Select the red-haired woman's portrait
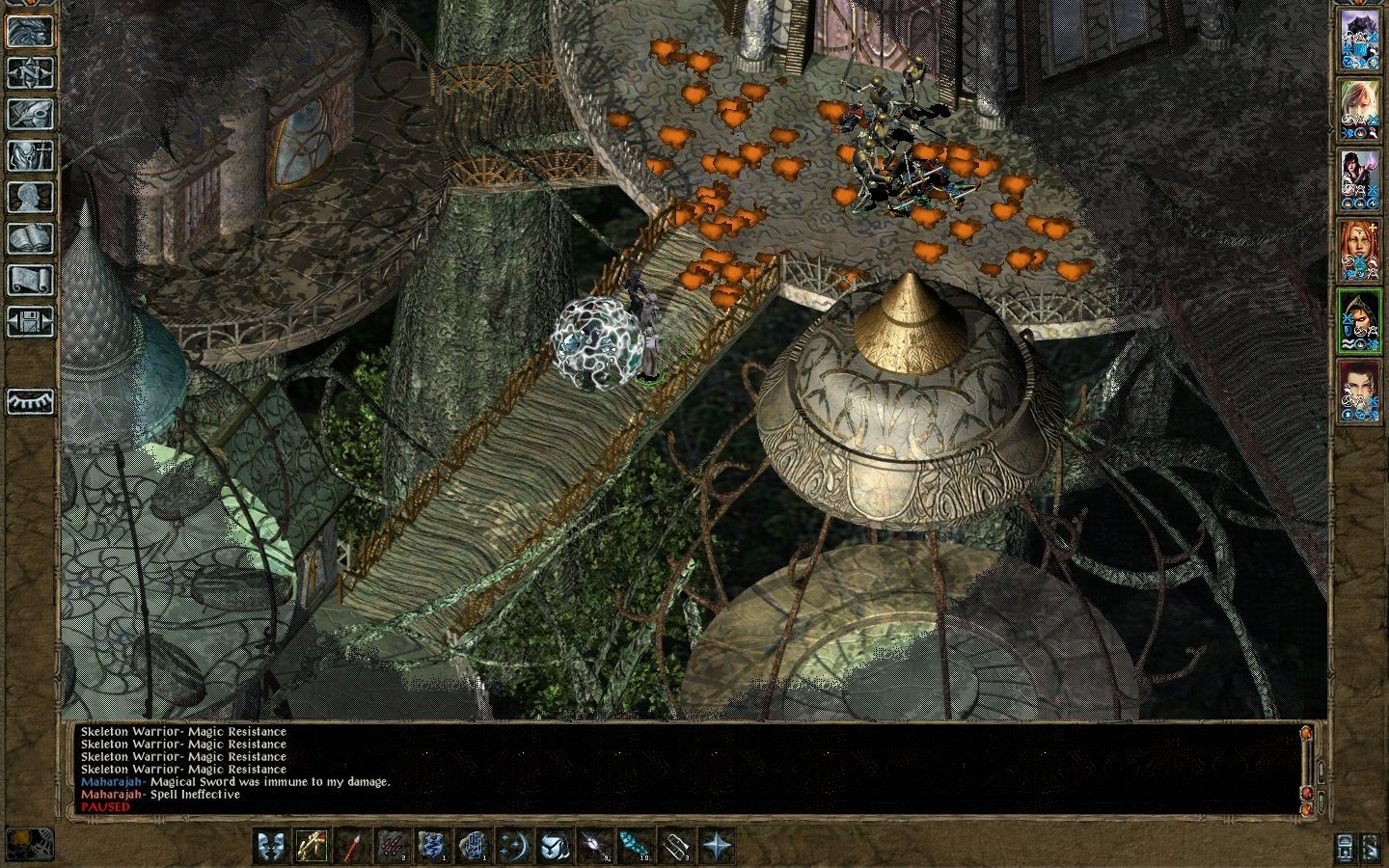 click(x=1359, y=251)
